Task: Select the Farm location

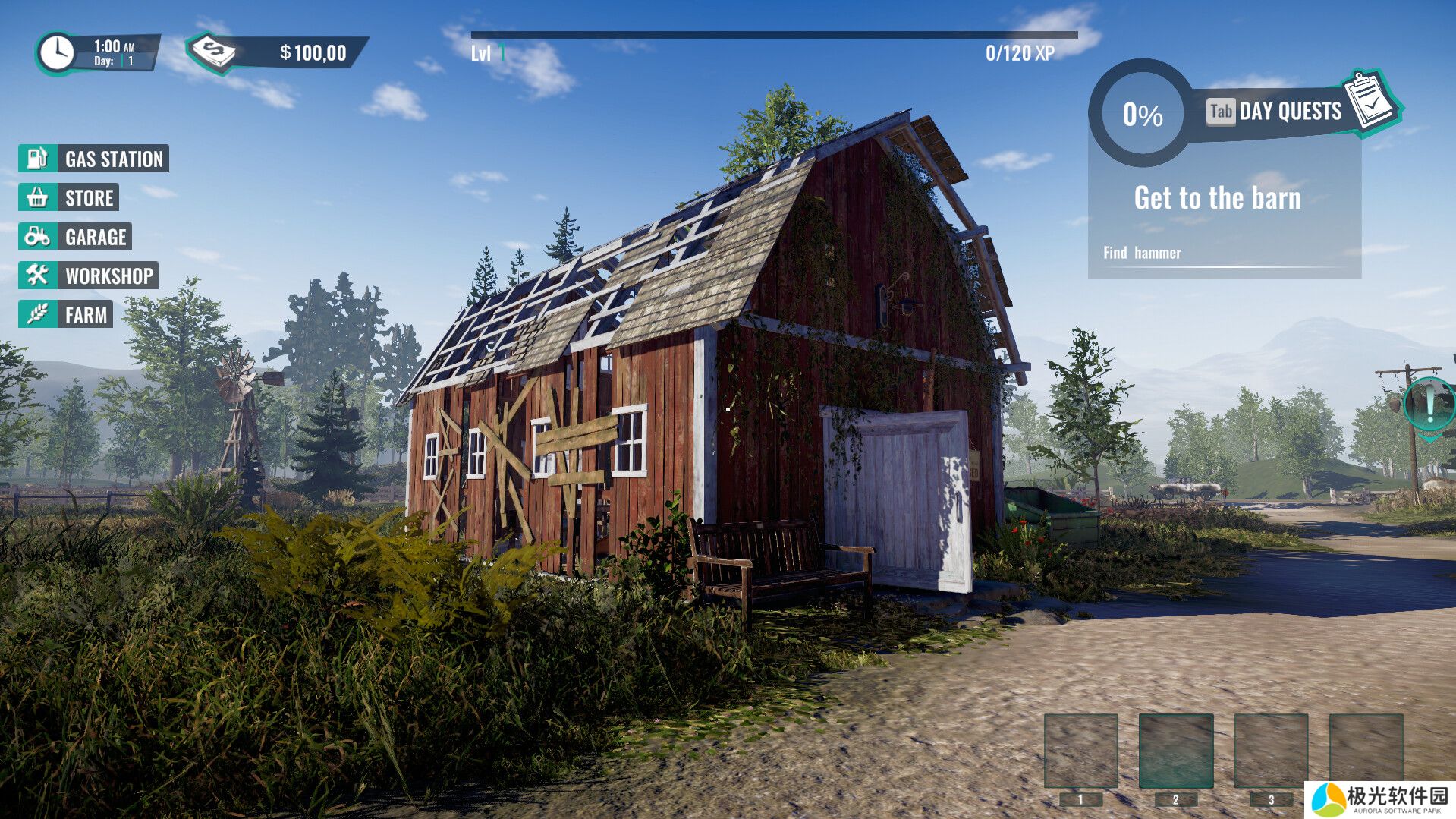Action: (66, 314)
